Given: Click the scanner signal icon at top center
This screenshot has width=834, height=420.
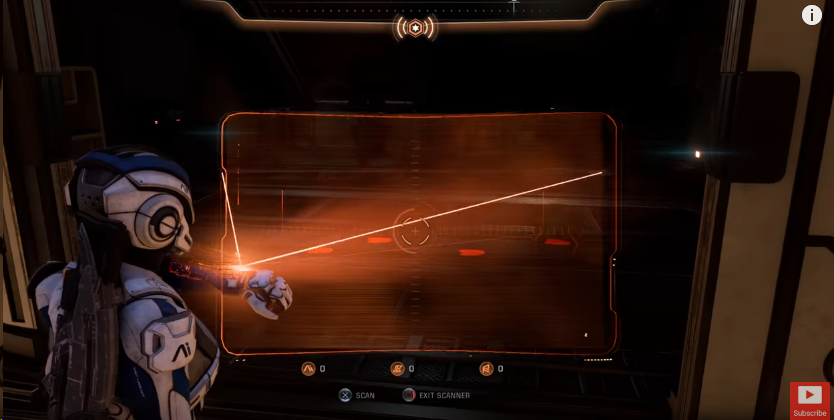Looking at the screenshot, I should (x=415, y=27).
